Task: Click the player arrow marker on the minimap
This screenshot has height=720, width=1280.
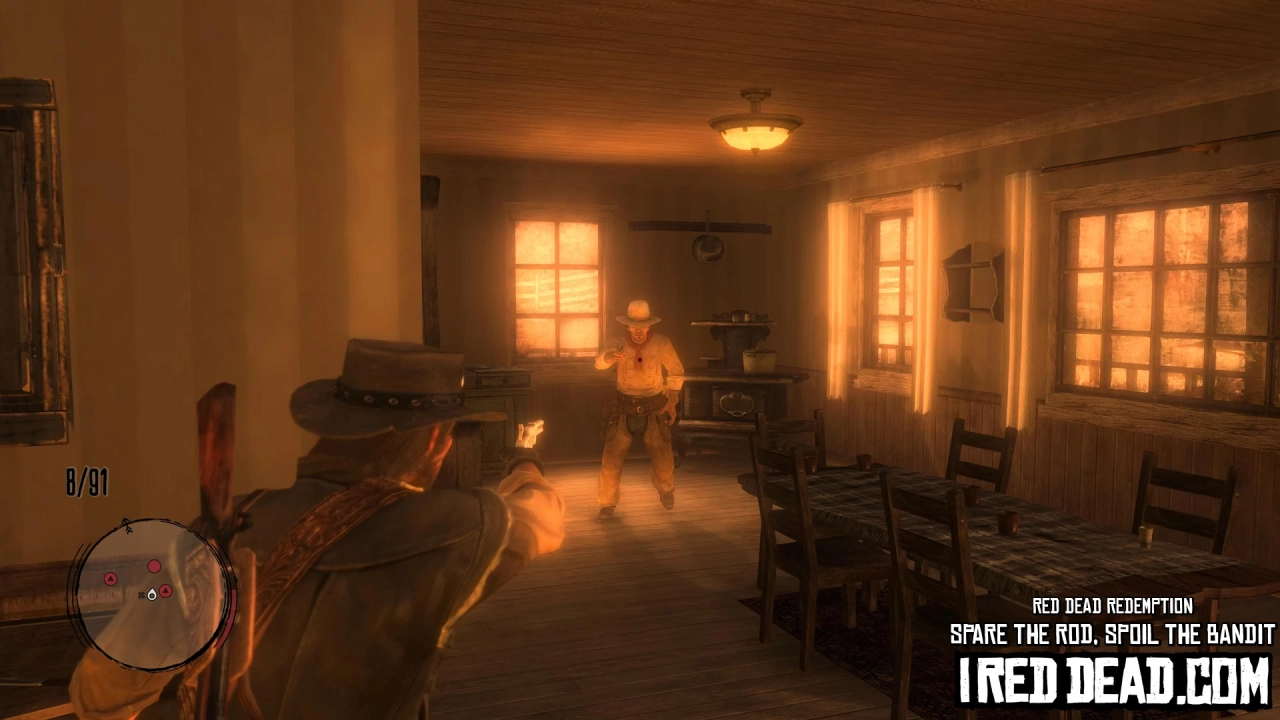Action: pyautogui.click(x=152, y=596)
